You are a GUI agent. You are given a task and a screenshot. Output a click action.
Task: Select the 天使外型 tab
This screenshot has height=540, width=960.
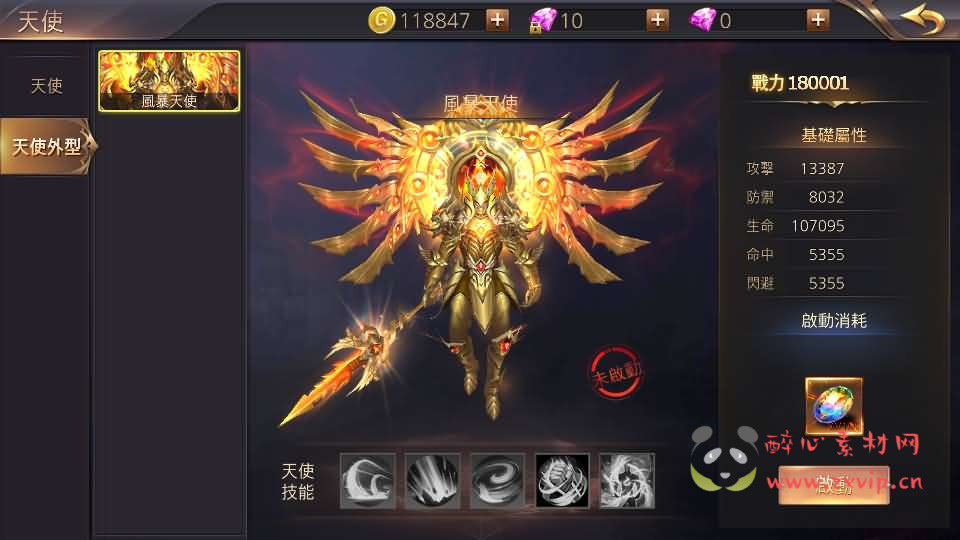(x=46, y=146)
